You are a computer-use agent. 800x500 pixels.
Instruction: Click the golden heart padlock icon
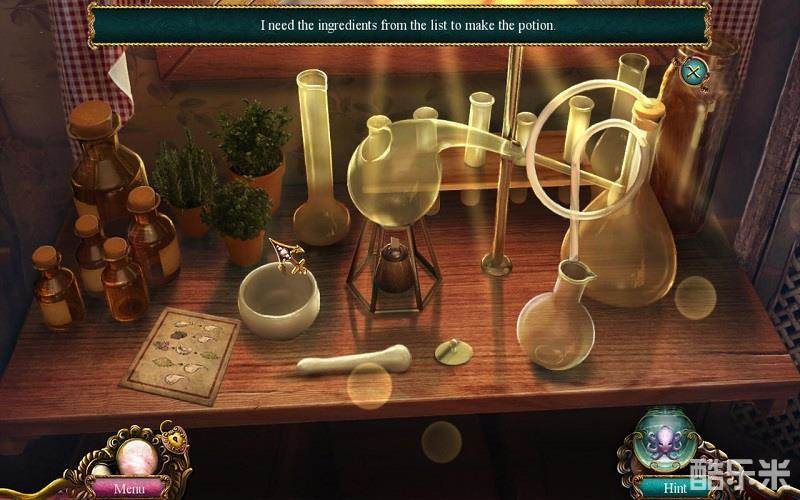pyautogui.click(x=176, y=440)
